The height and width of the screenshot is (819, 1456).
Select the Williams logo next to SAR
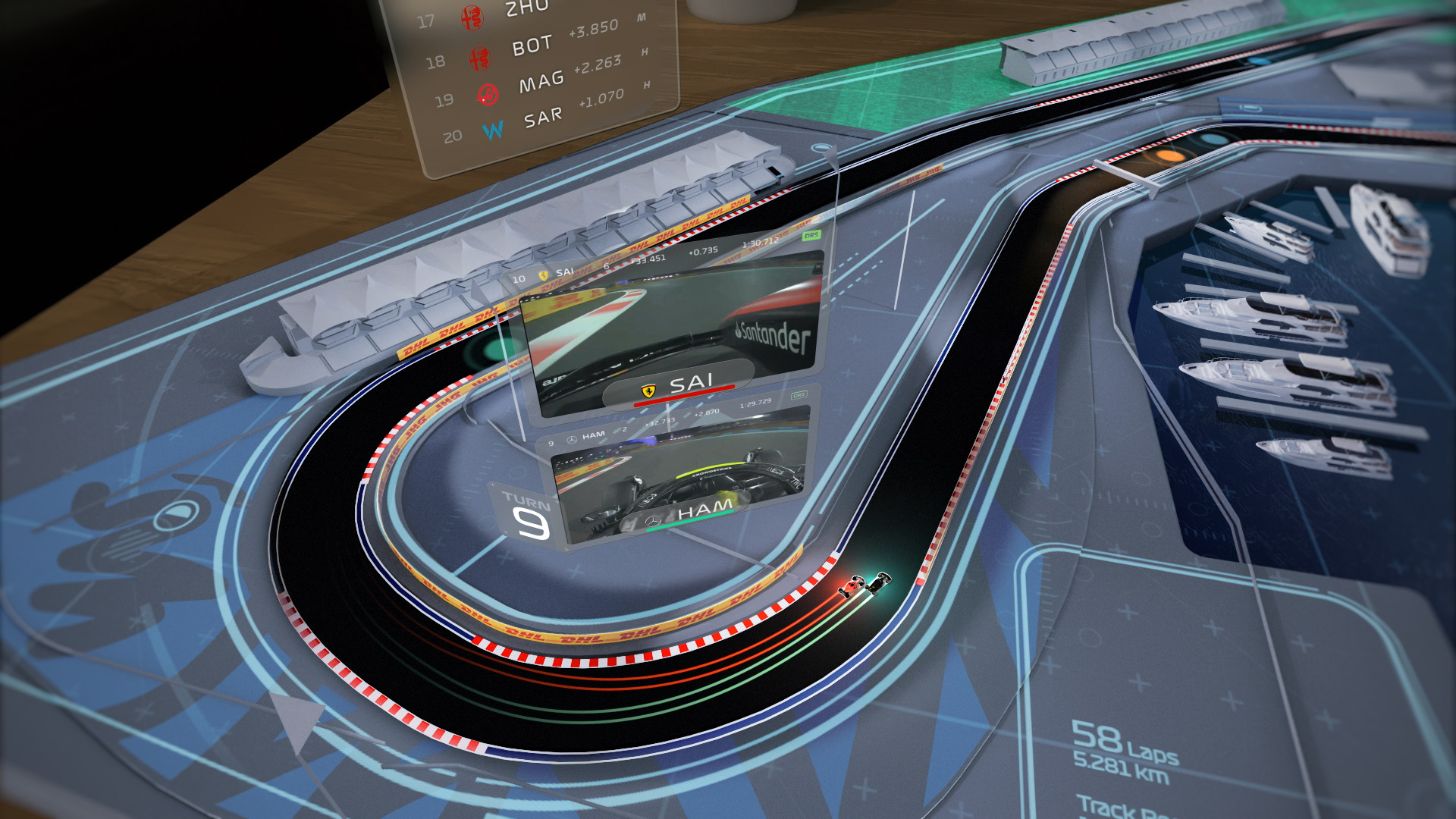(492, 128)
